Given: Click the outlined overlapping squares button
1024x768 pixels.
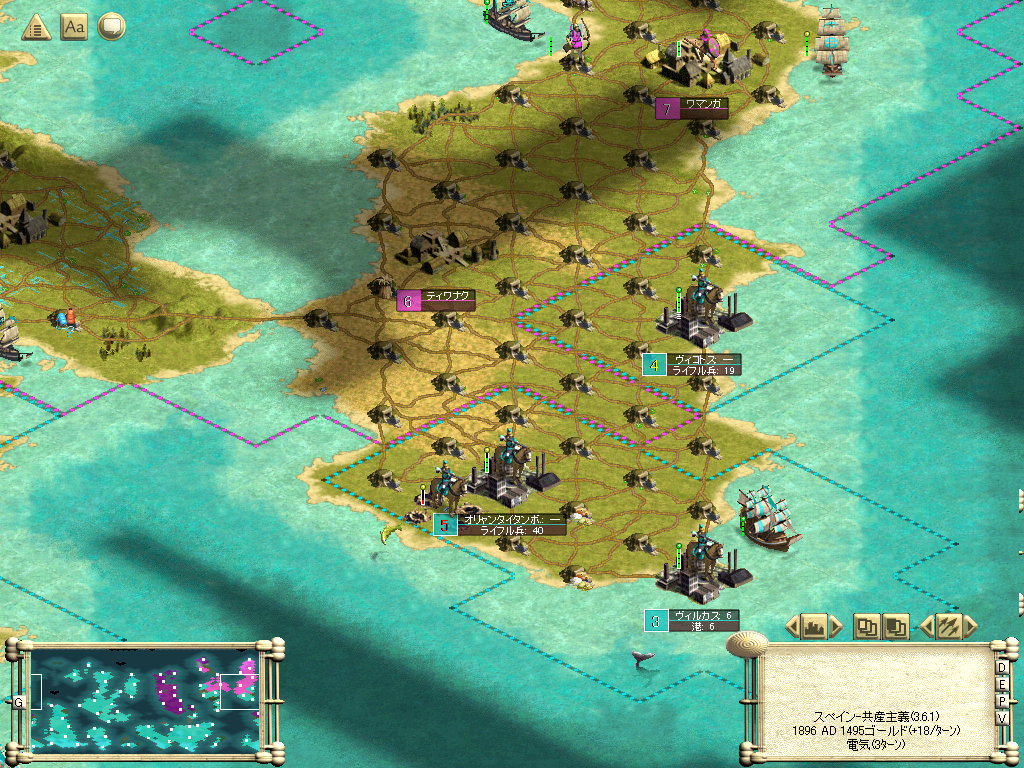Looking at the screenshot, I should click(866, 627).
